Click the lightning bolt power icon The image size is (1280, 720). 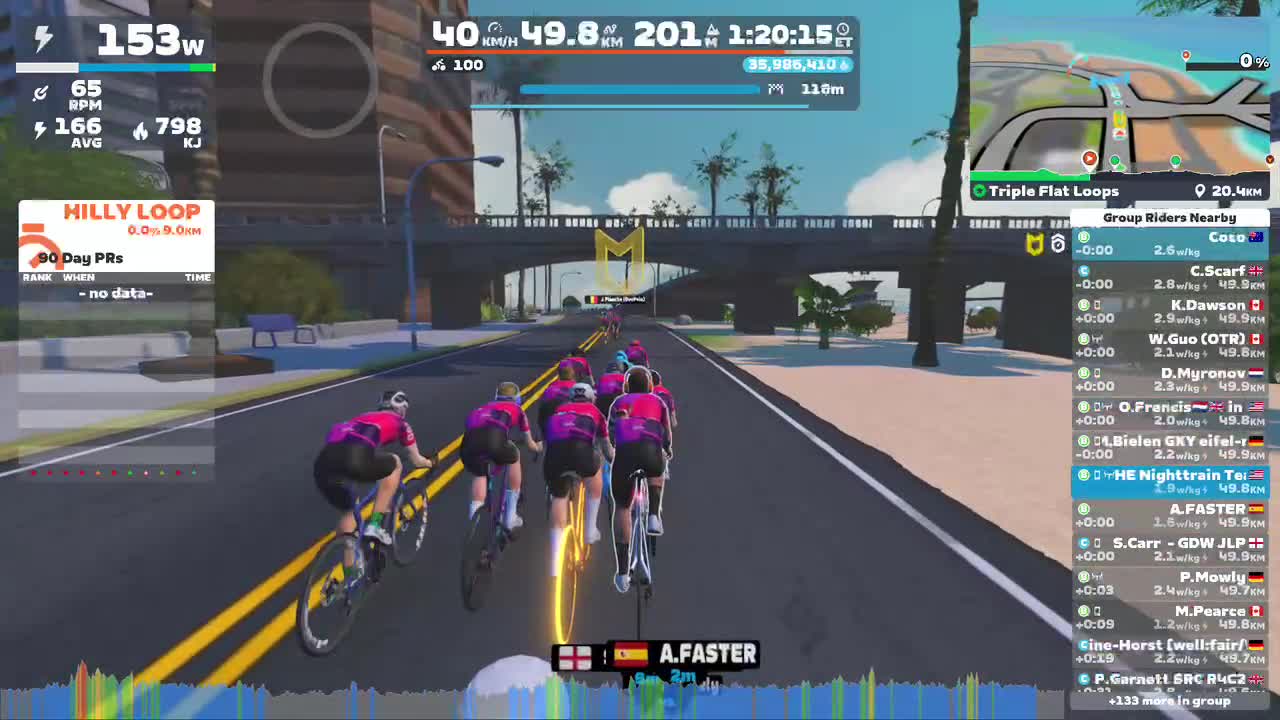coord(41,37)
